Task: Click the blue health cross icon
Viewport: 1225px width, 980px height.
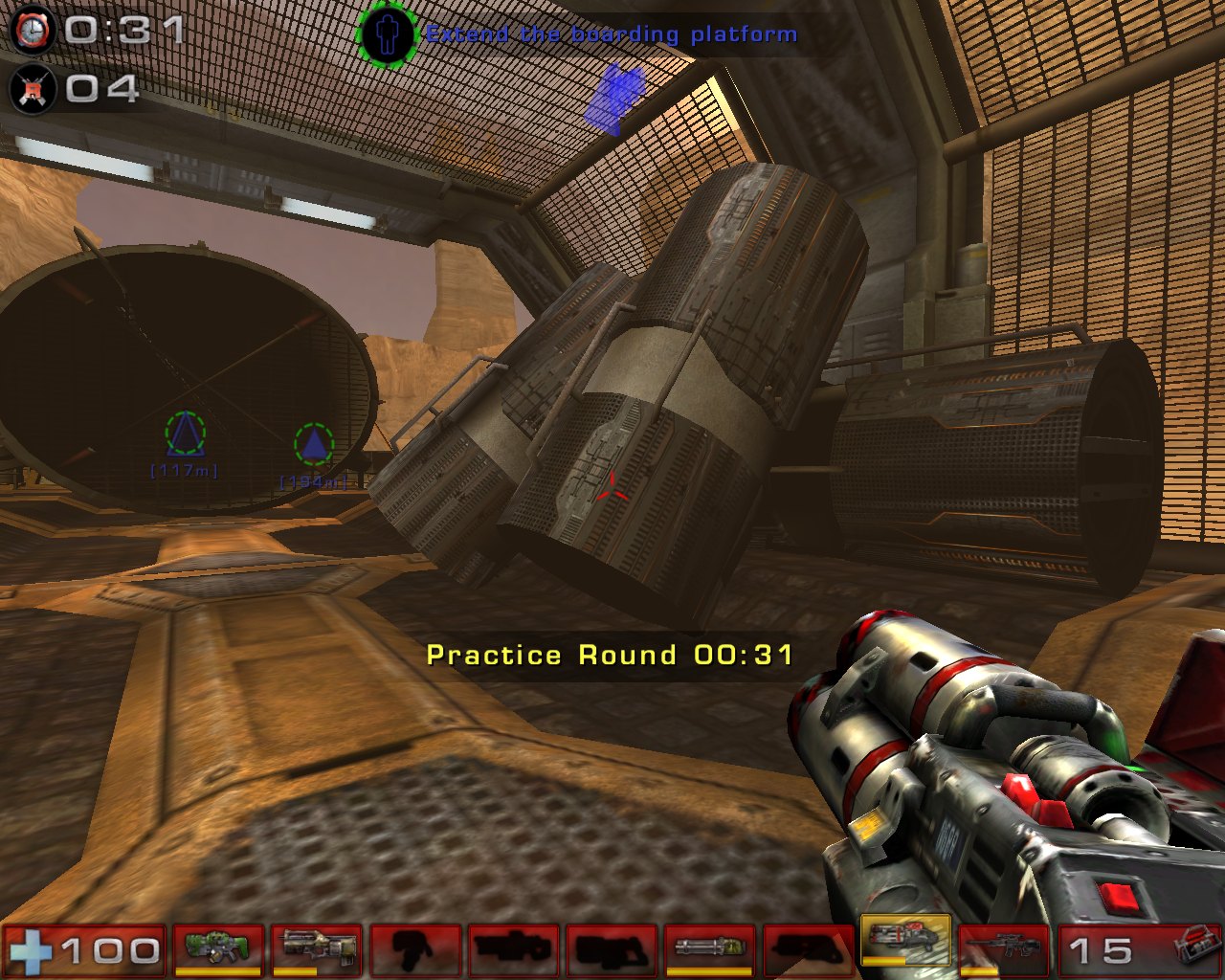Action: point(32,950)
